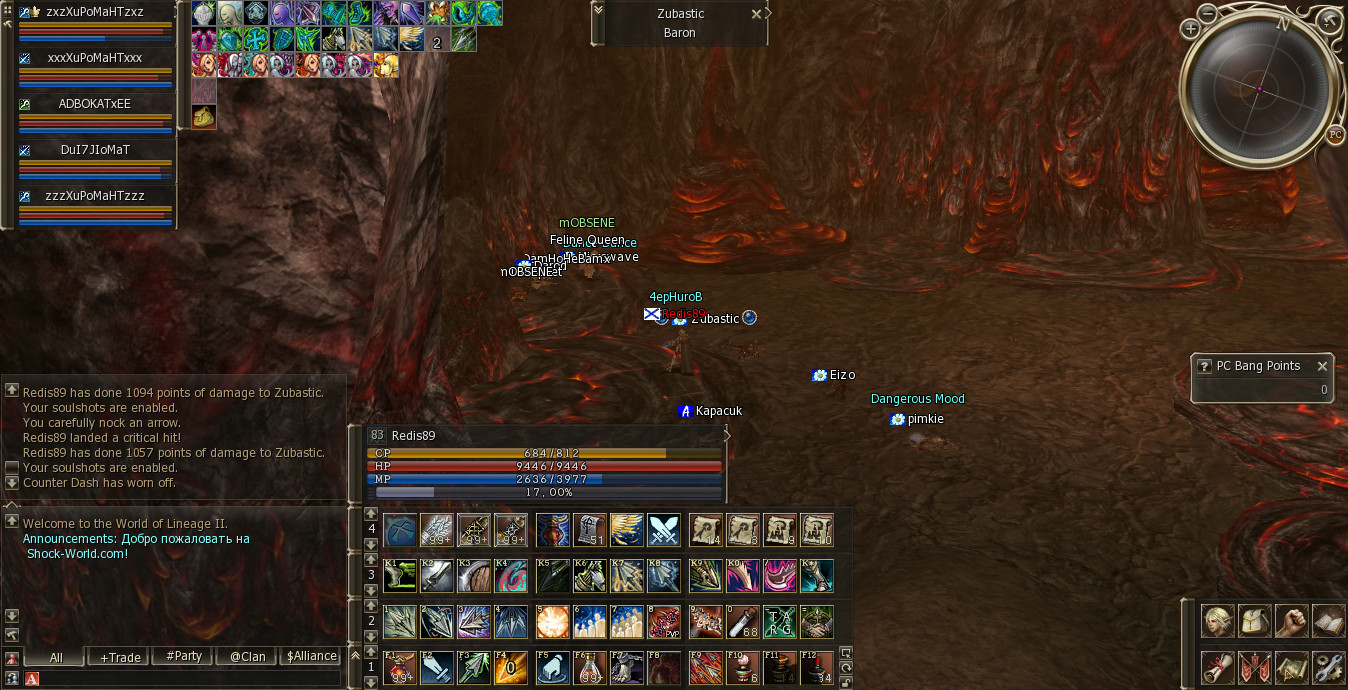Open the clan banners icon
Image resolution: width=1348 pixels, height=690 pixels.
point(1254,667)
